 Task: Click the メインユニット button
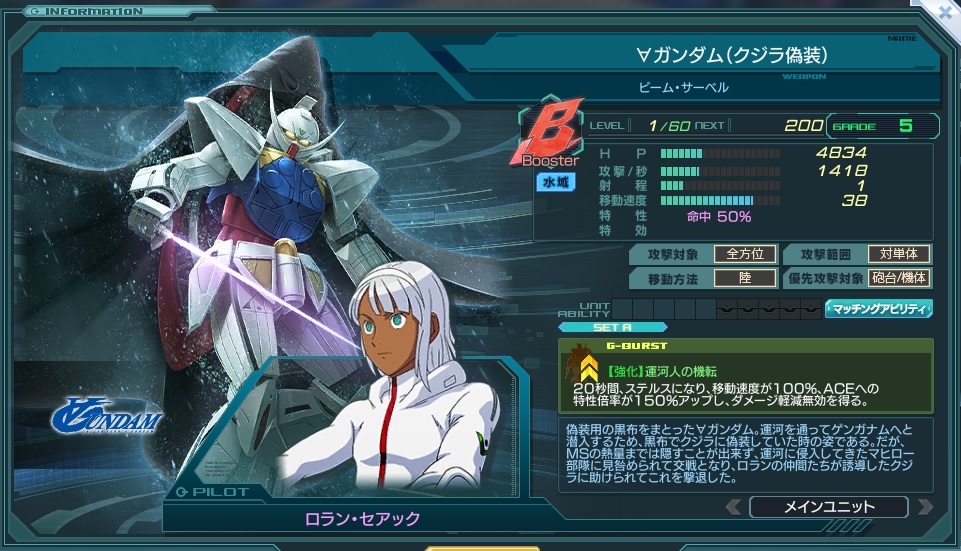(828, 506)
